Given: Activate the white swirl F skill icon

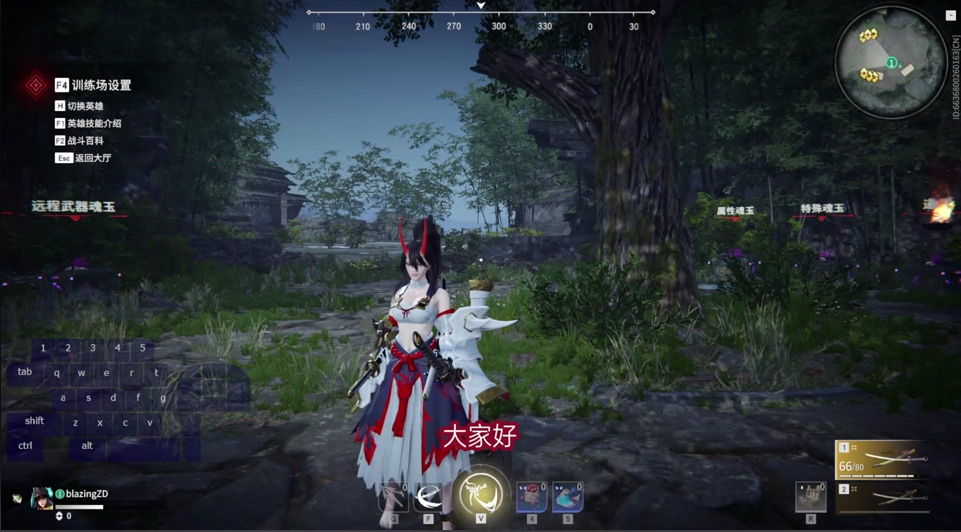Looking at the screenshot, I should [x=429, y=497].
